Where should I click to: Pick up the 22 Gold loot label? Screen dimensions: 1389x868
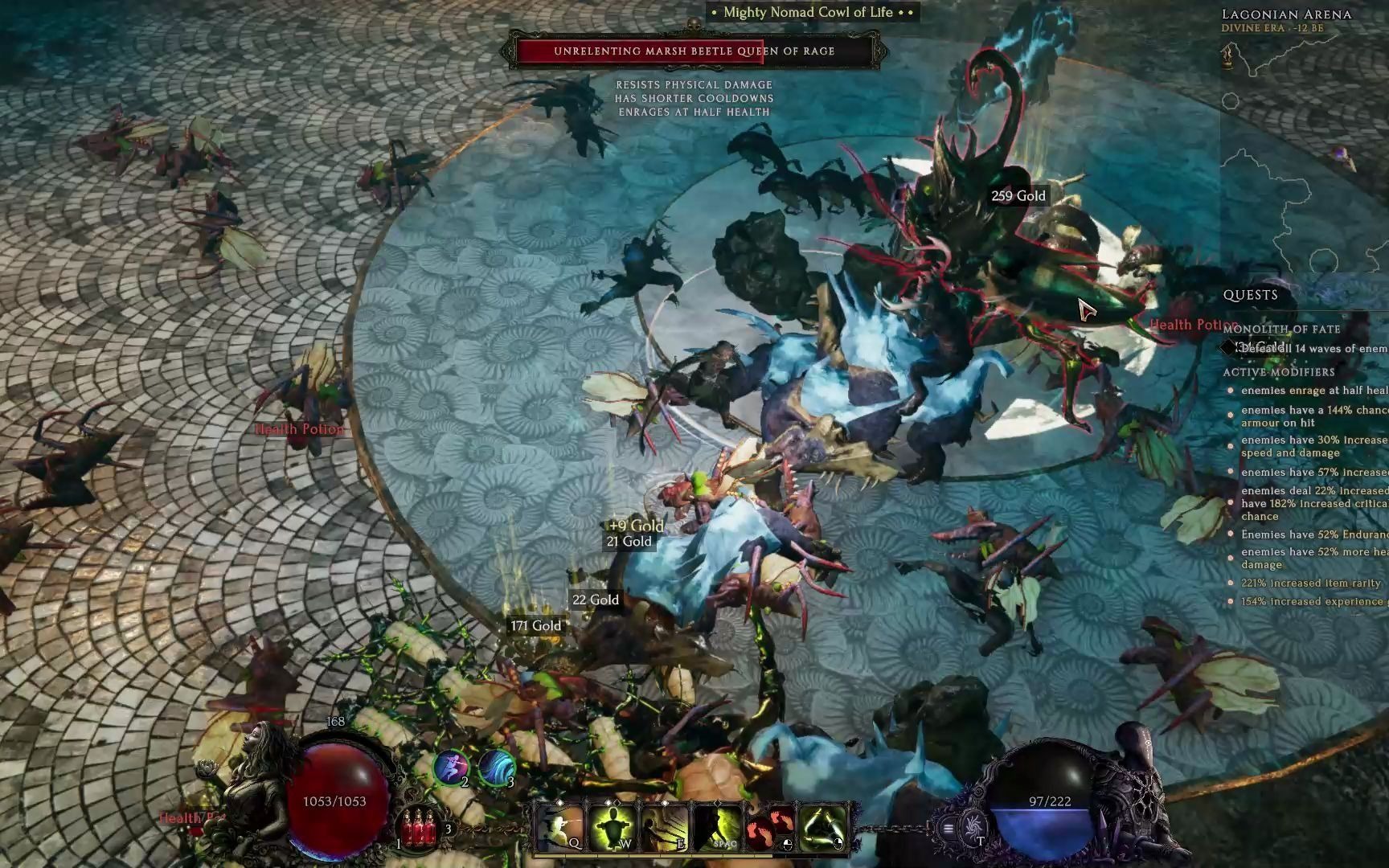[596, 600]
